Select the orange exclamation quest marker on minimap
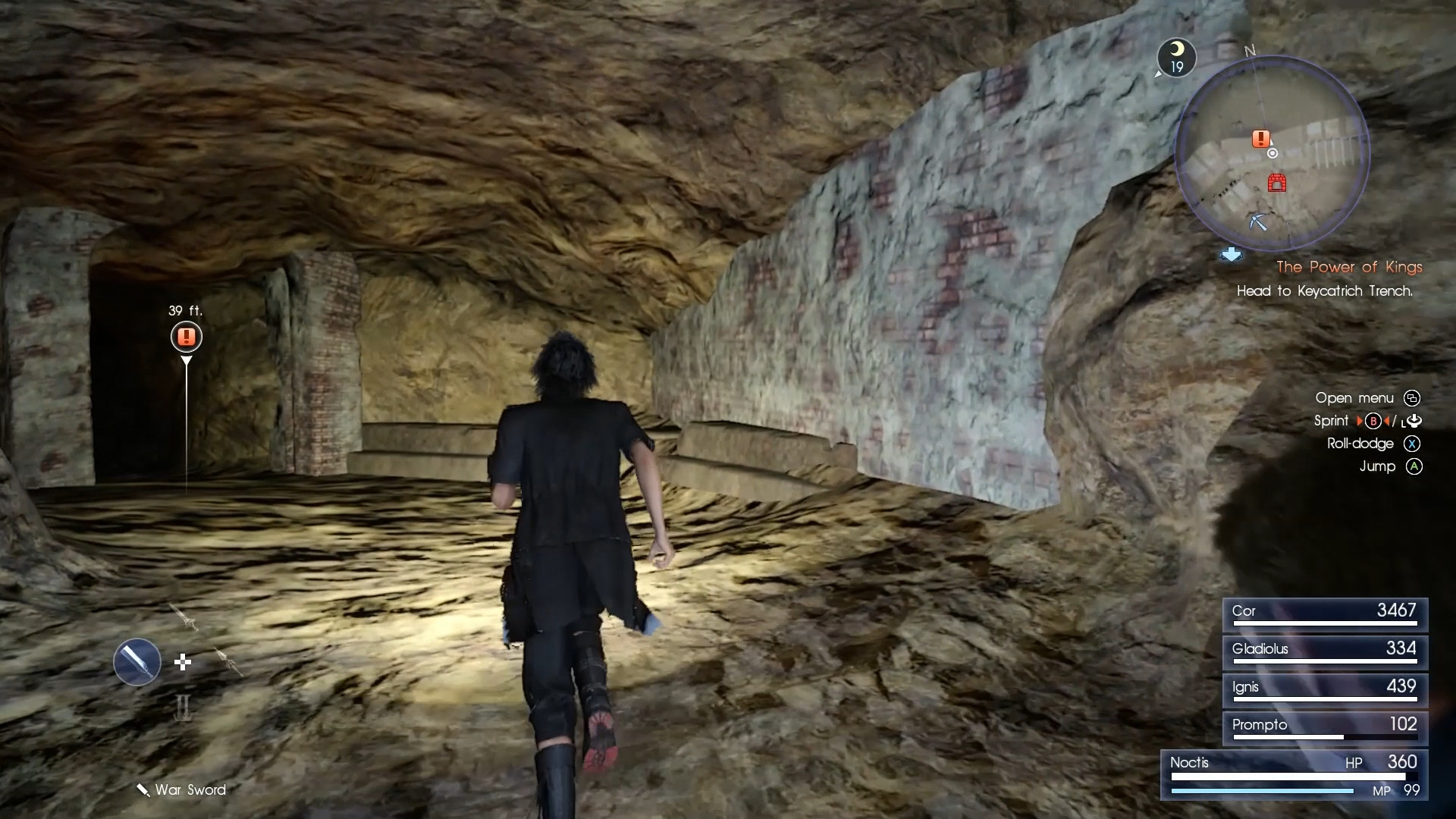The width and height of the screenshot is (1456, 819). tap(1260, 139)
